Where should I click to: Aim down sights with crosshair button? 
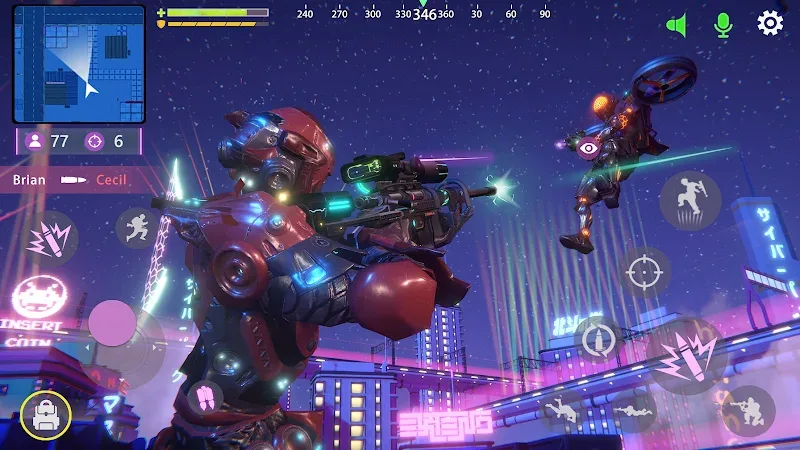point(644,271)
